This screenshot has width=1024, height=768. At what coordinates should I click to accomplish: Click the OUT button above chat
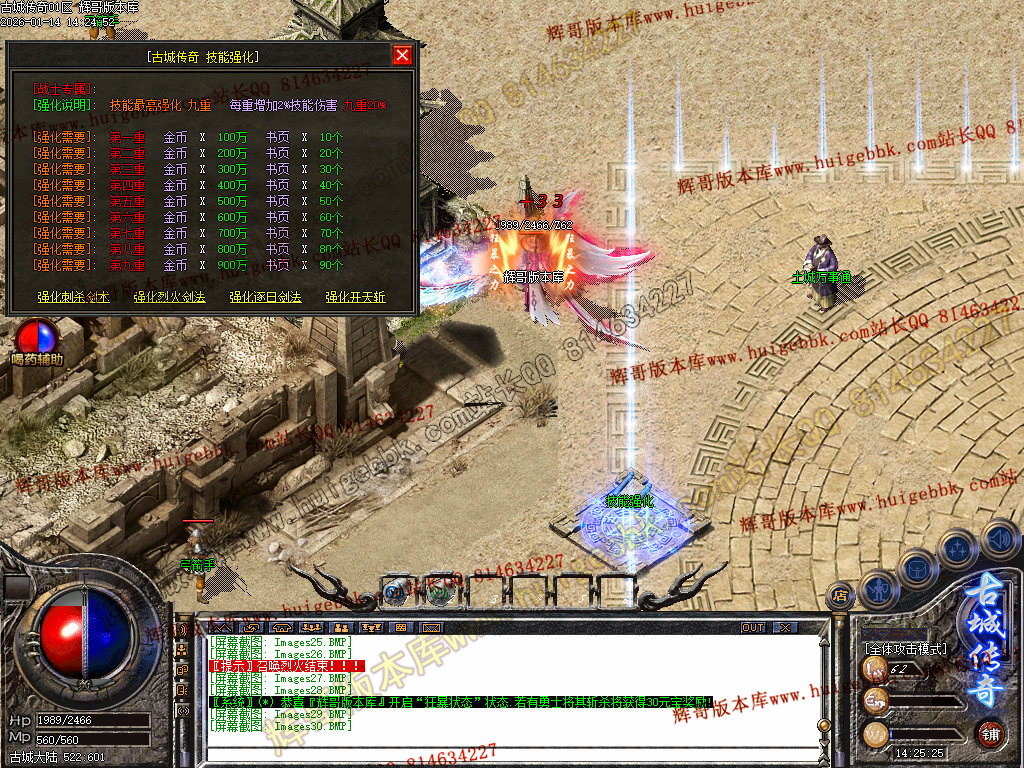tap(753, 627)
